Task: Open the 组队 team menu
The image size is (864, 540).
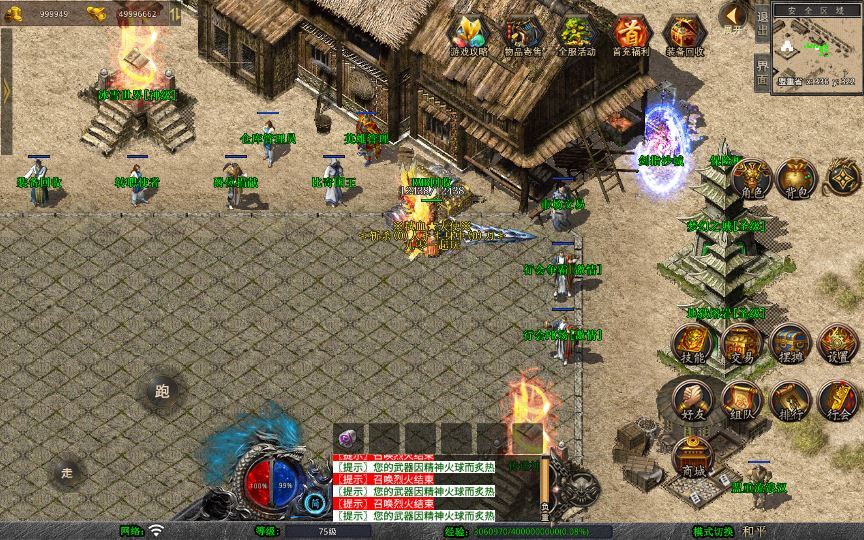Action: pyautogui.click(x=741, y=399)
